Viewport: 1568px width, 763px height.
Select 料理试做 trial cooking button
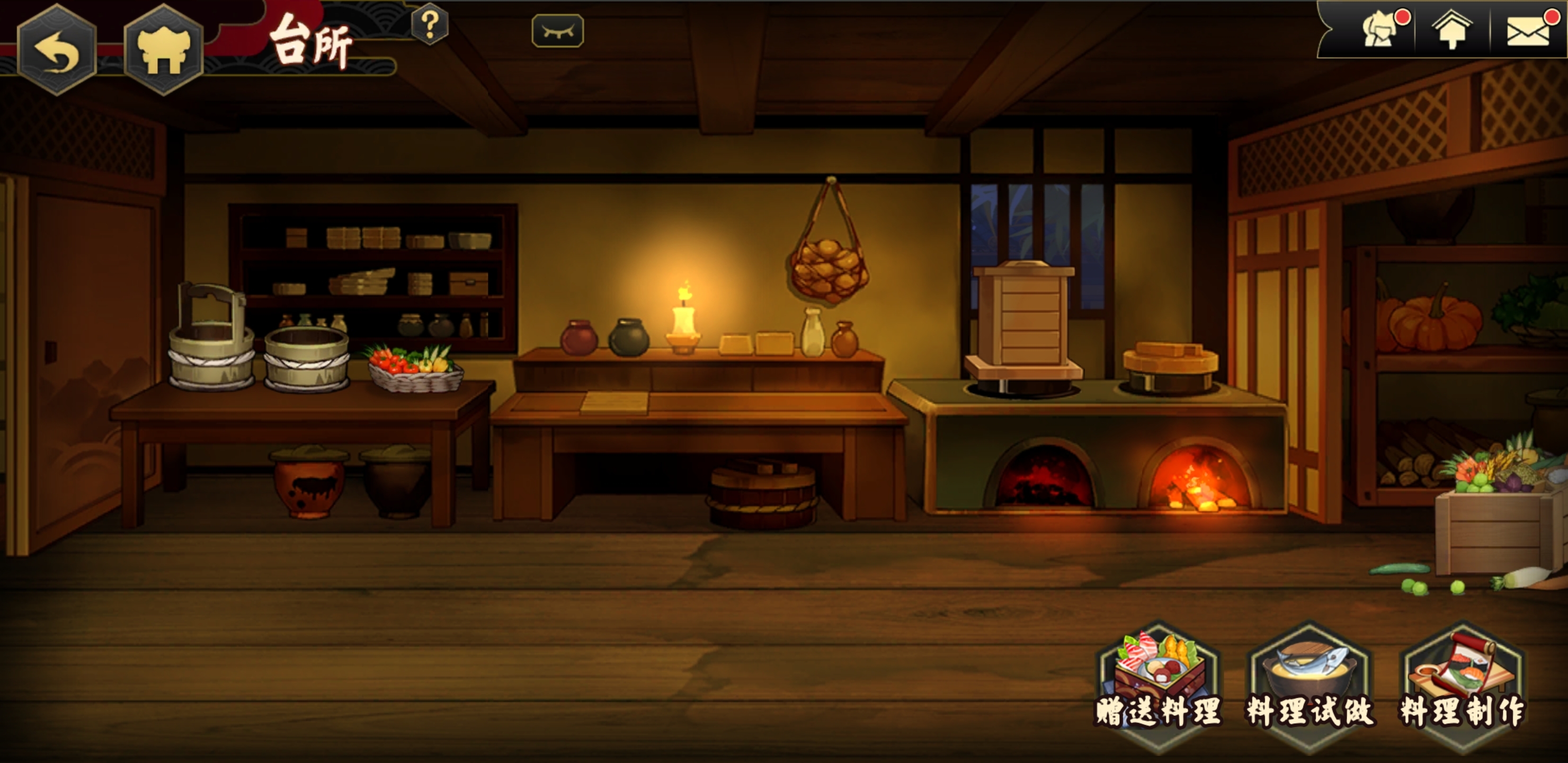pos(1310,682)
